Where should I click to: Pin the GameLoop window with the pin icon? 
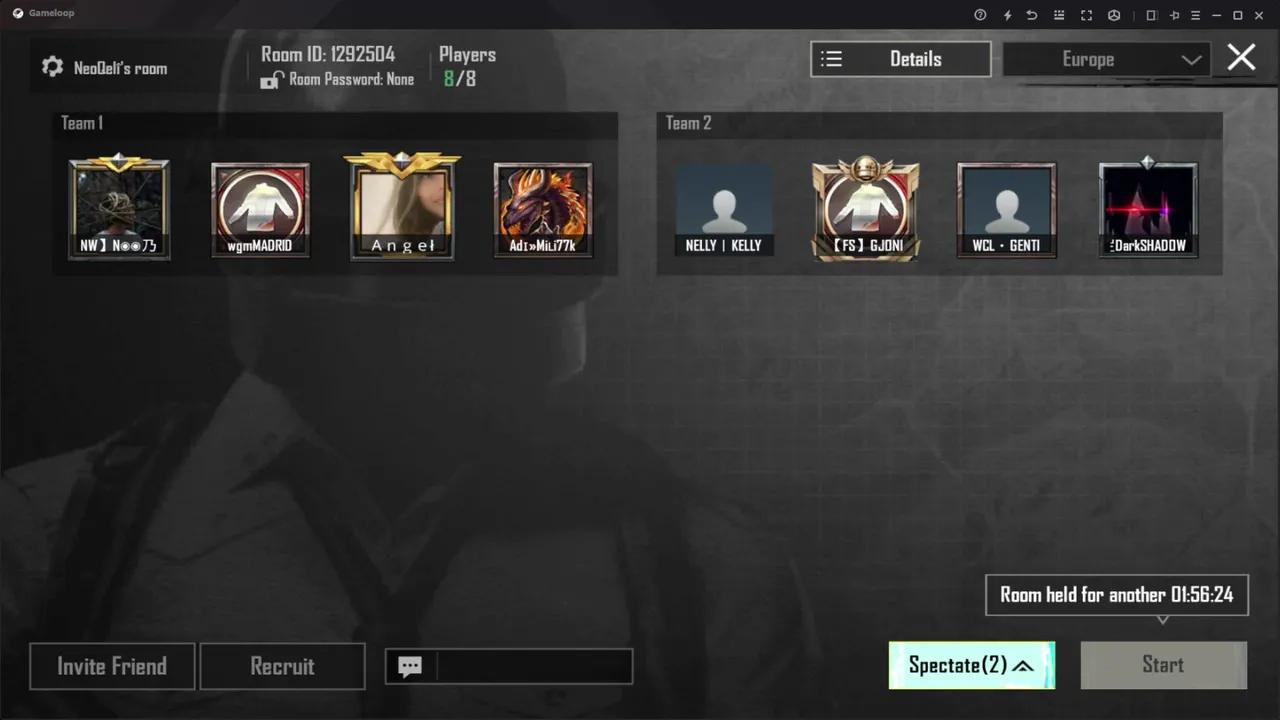coord(1175,15)
